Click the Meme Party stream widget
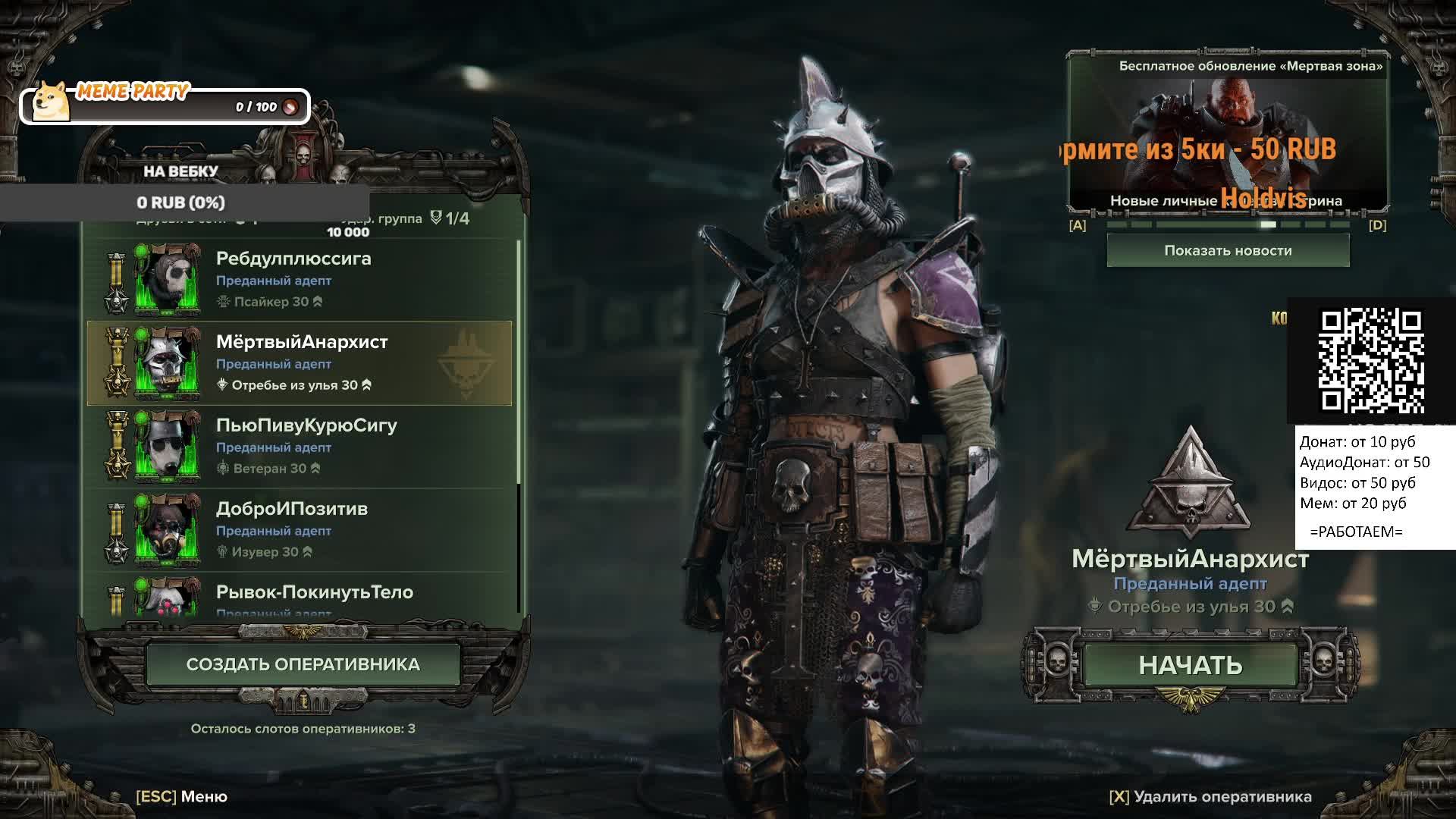The image size is (1456, 819). click(x=165, y=106)
